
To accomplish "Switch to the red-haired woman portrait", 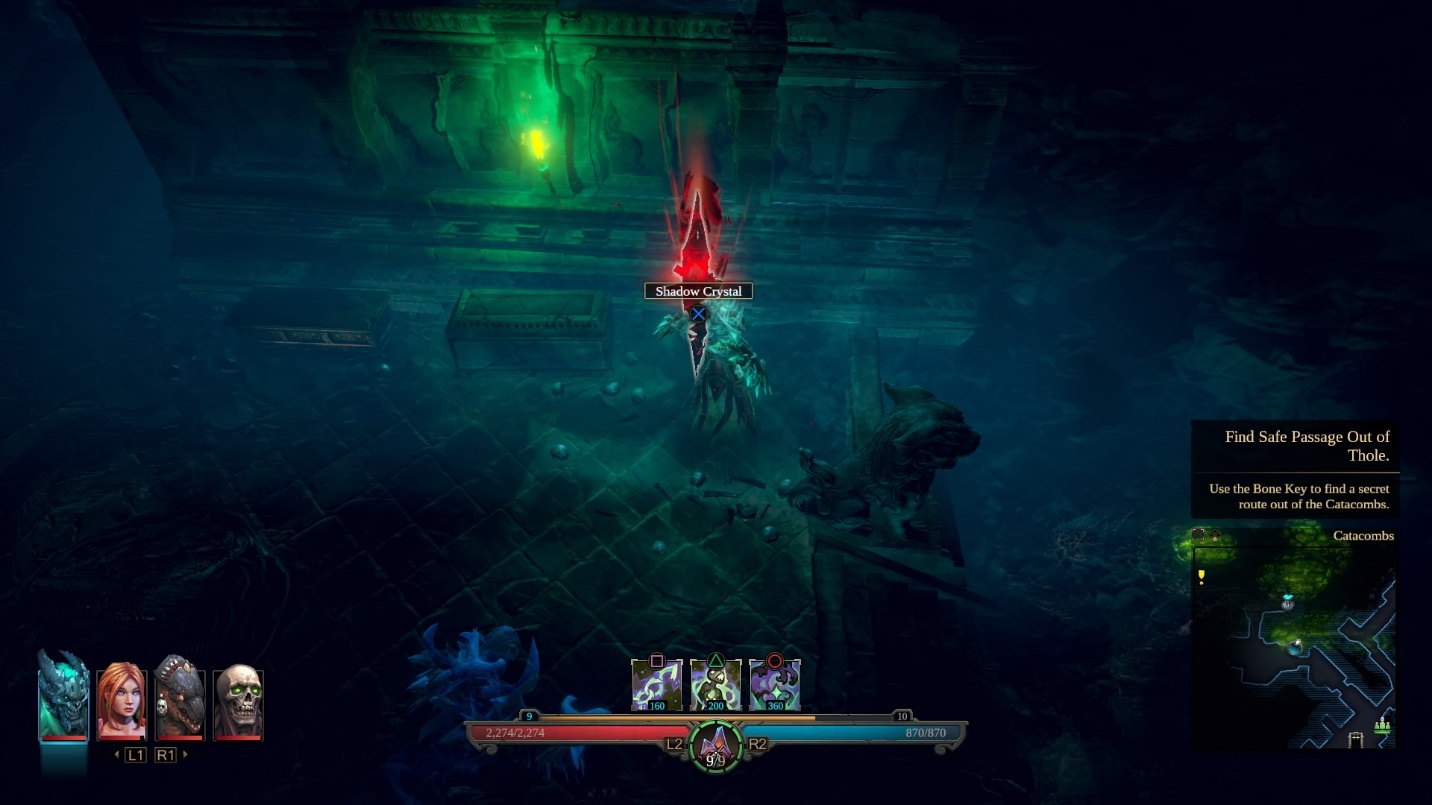I will tap(121, 702).
